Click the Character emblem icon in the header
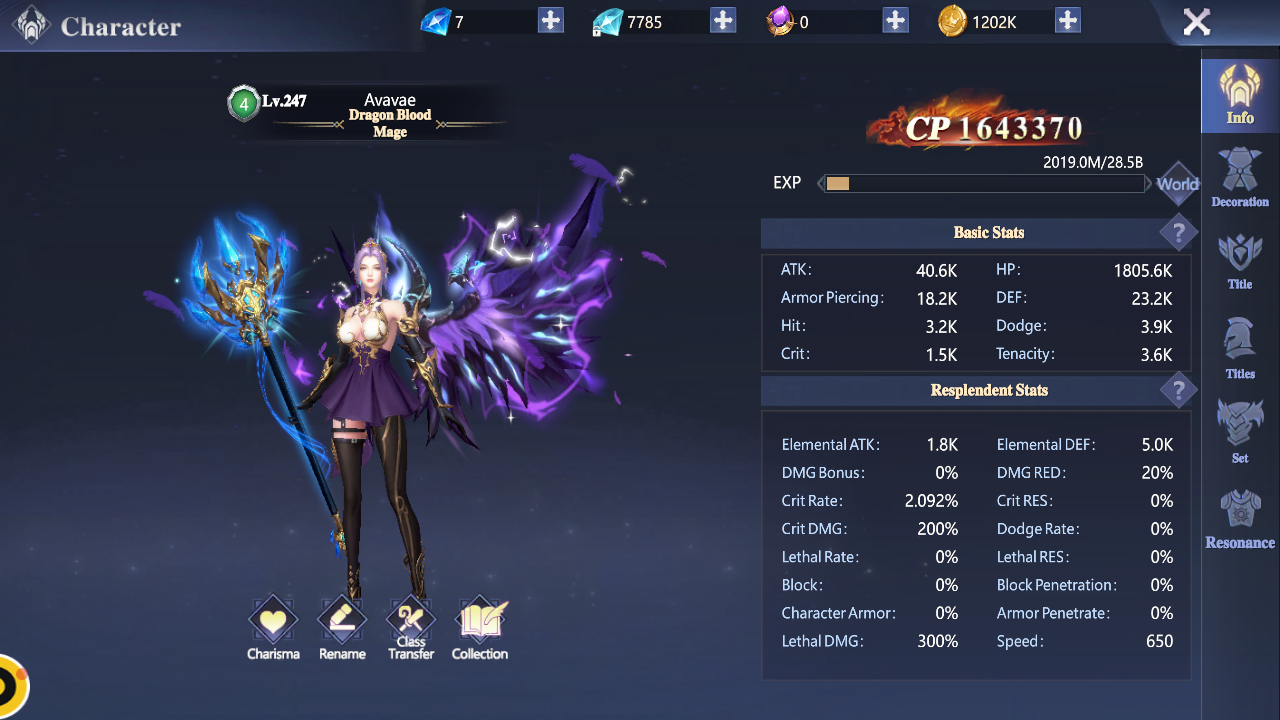This screenshot has width=1280, height=720. click(32, 25)
